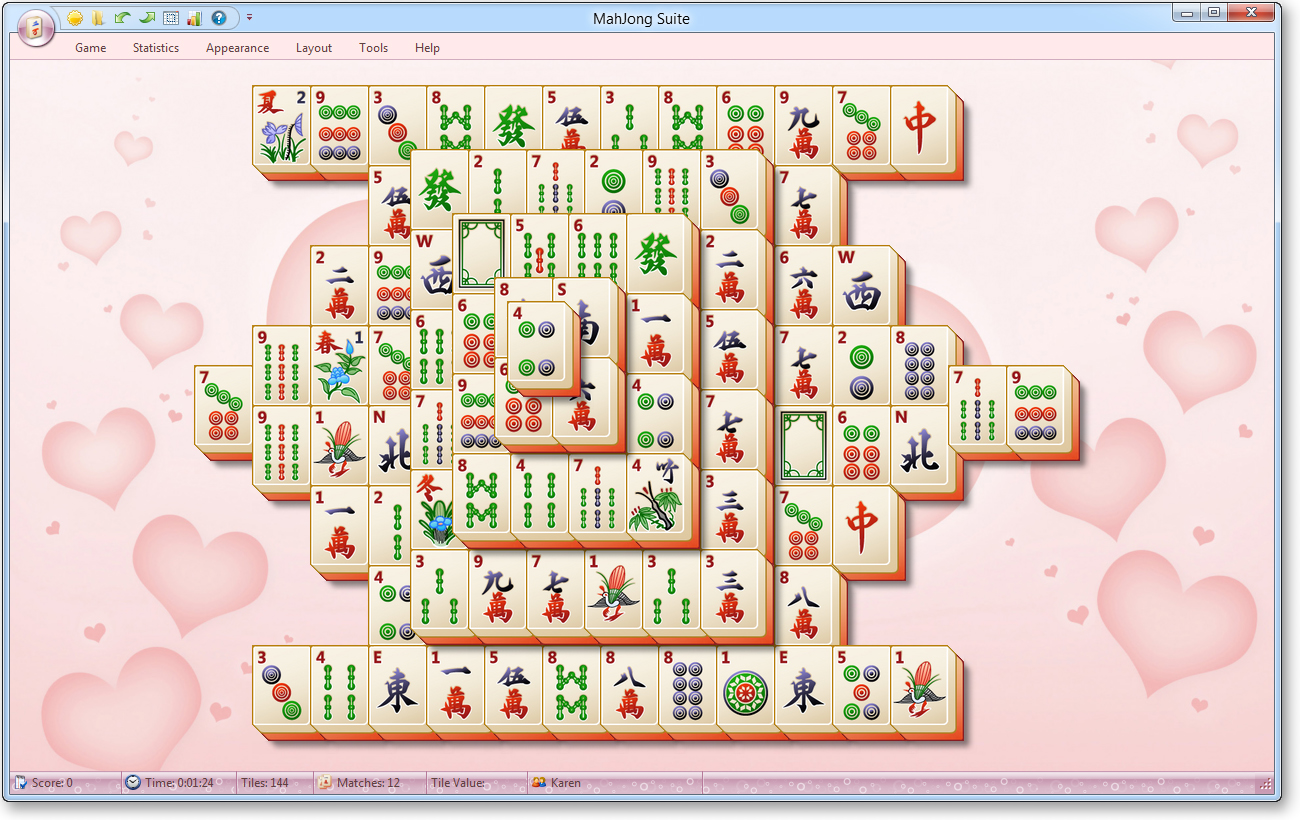Viewport: 1300px width, 820px height.
Task: Open the Game menu
Action: [x=90, y=48]
